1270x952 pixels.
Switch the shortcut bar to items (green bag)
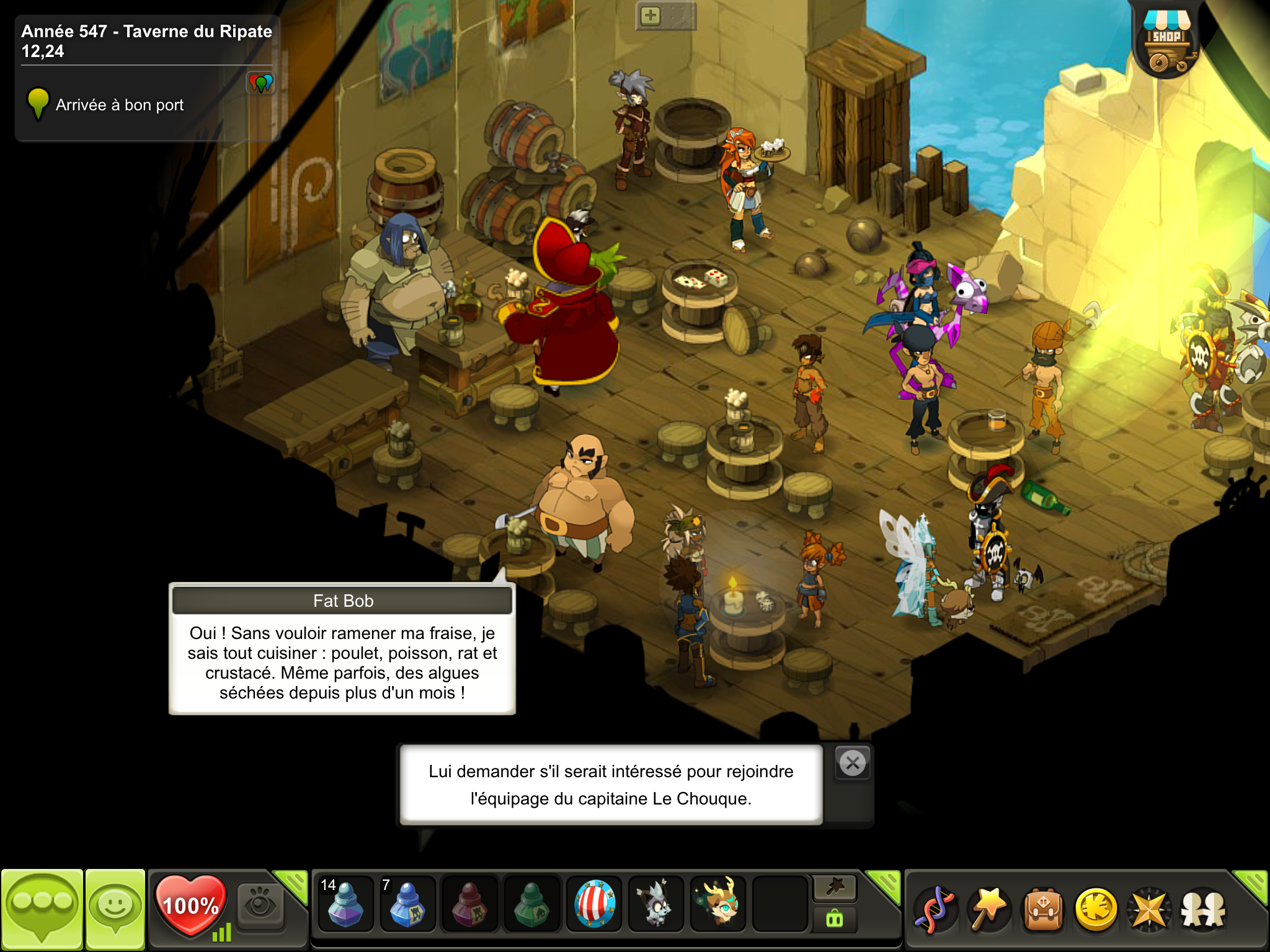[835, 919]
